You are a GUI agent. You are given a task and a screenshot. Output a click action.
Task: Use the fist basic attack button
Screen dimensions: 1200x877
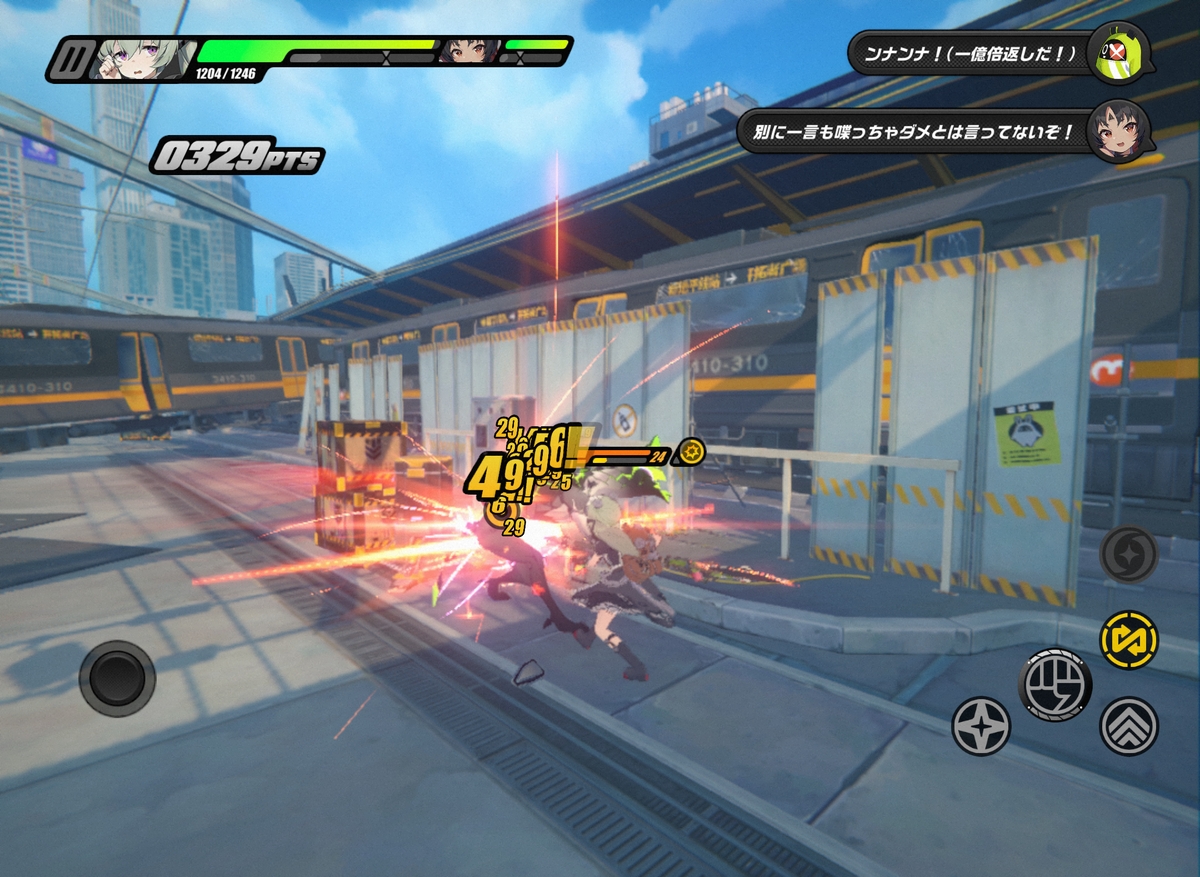(x=1055, y=685)
